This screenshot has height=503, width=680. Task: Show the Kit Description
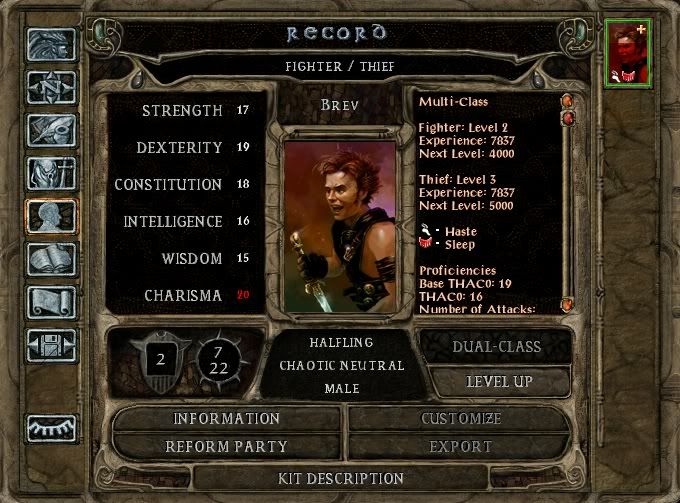click(x=341, y=478)
